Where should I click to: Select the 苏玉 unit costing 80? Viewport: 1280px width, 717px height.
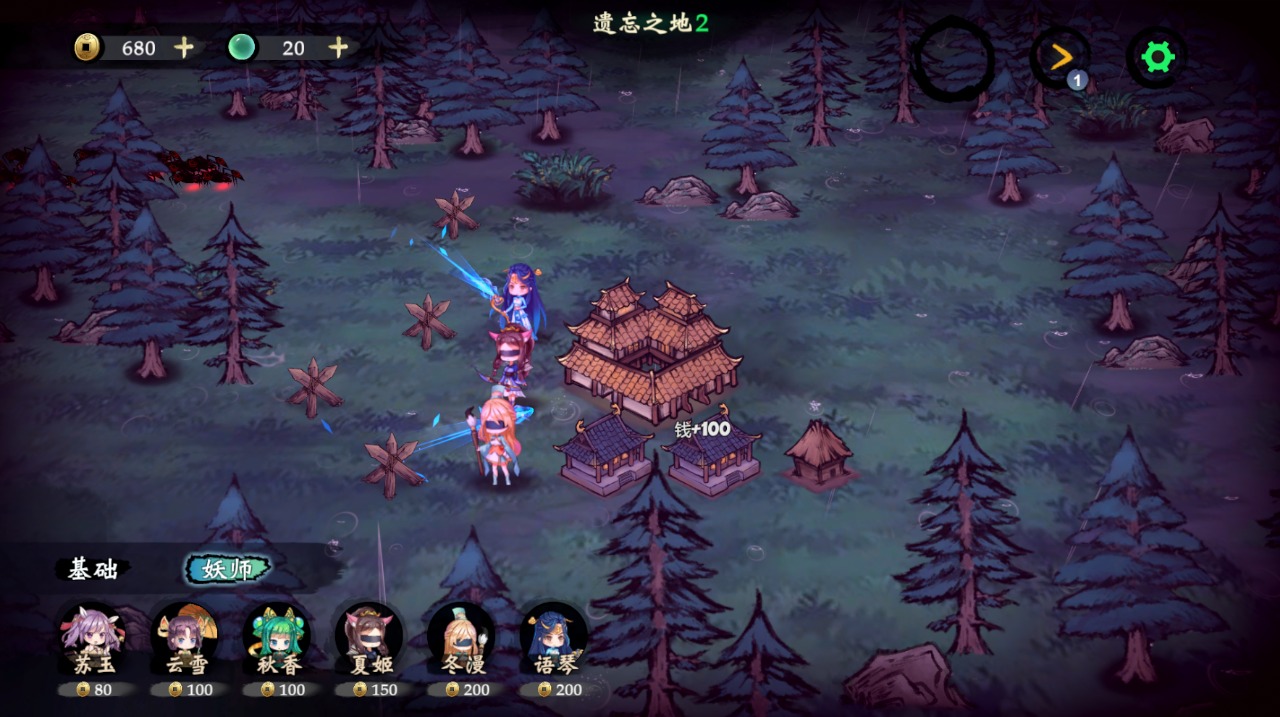coord(92,638)
